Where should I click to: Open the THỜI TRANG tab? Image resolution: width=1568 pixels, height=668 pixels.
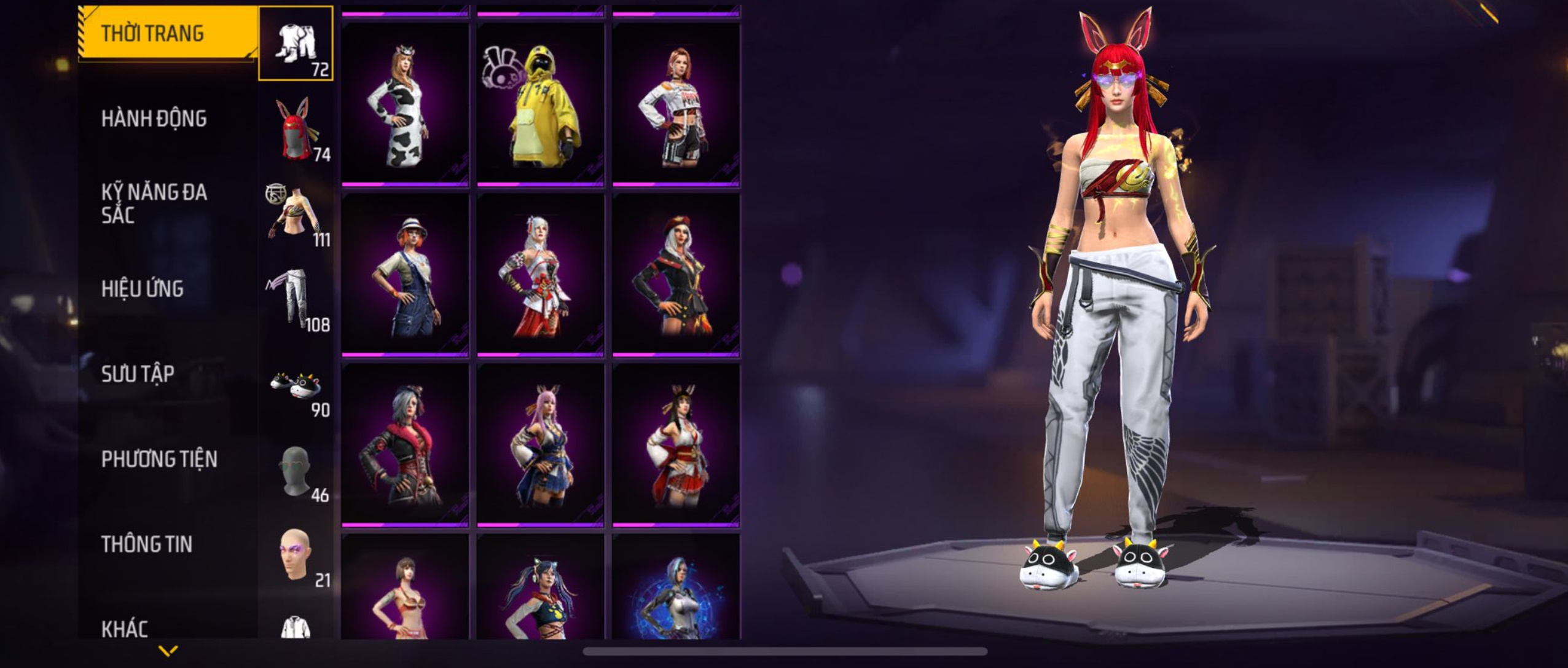click(167, 33)
